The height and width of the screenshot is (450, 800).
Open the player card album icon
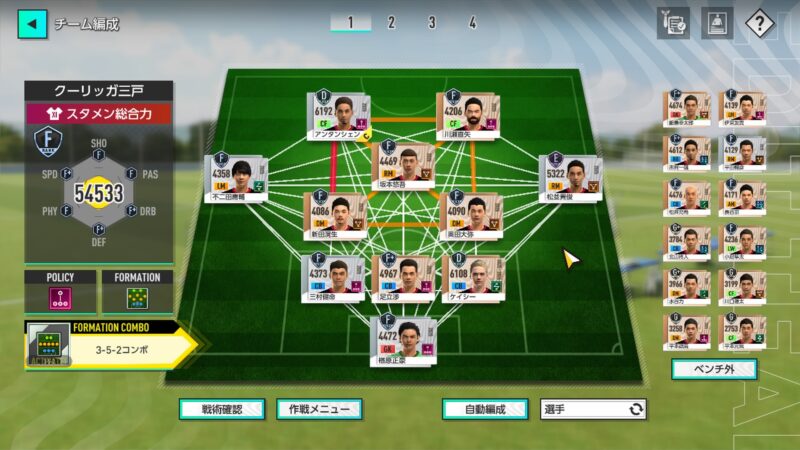point(716,23)
